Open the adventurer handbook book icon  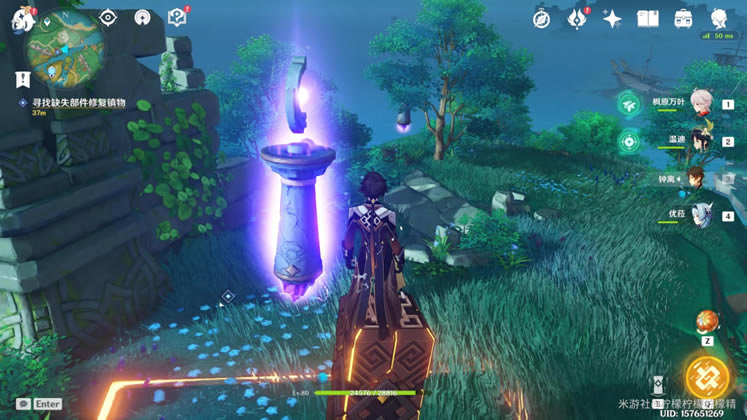tap(647, 18)
